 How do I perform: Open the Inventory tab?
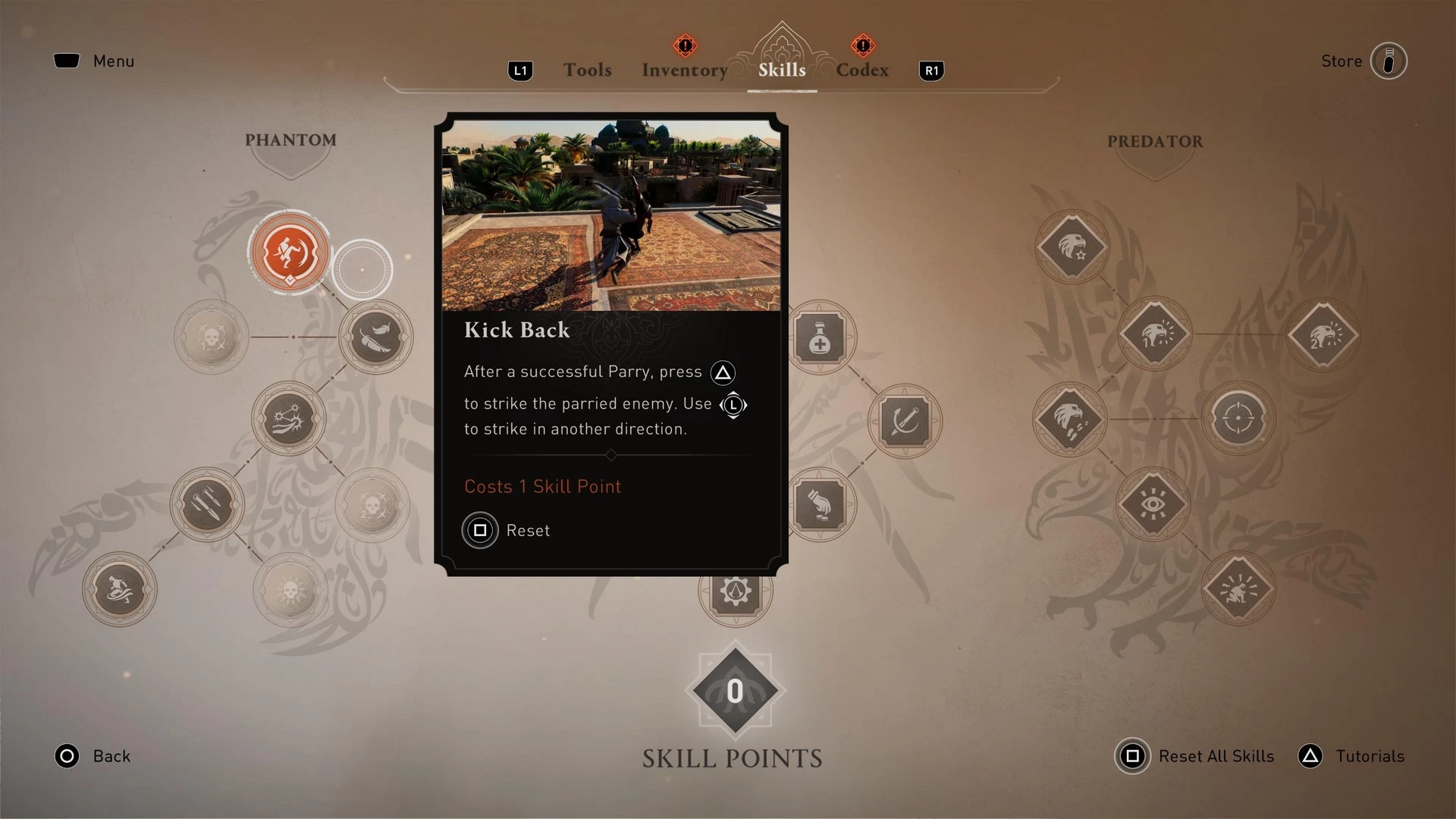tap(684, 70)
